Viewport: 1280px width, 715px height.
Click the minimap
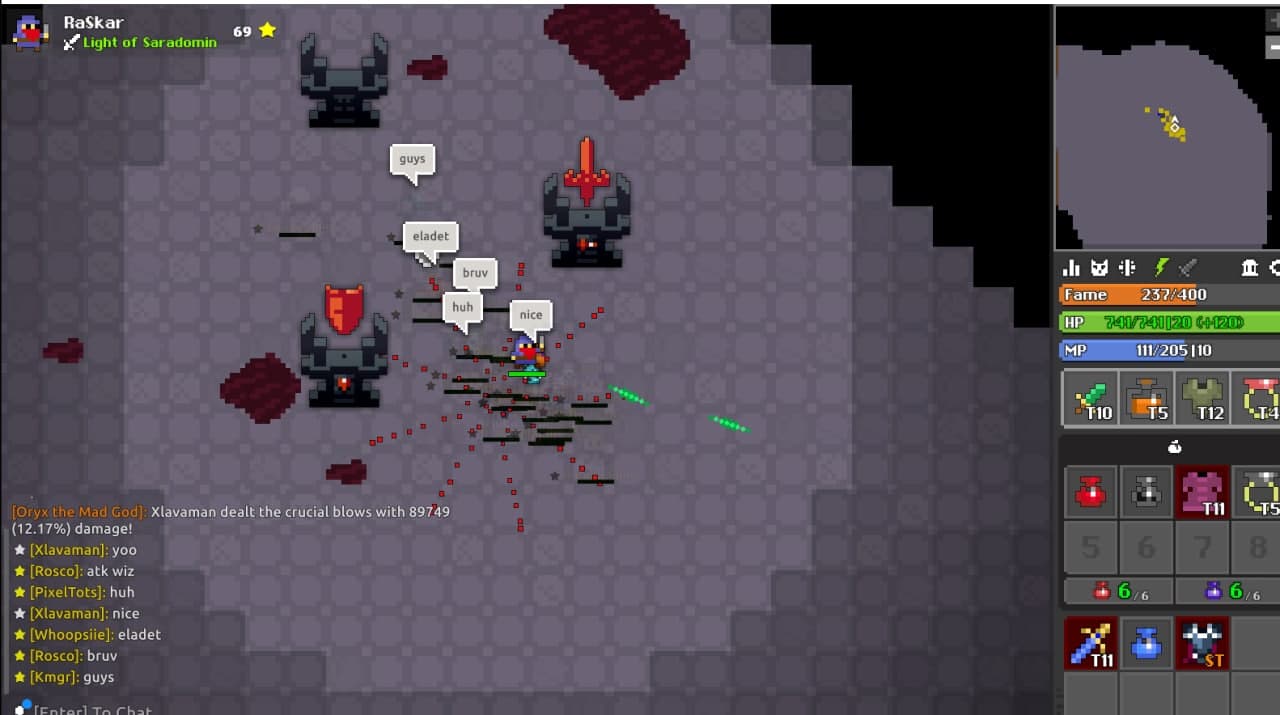1165,128
